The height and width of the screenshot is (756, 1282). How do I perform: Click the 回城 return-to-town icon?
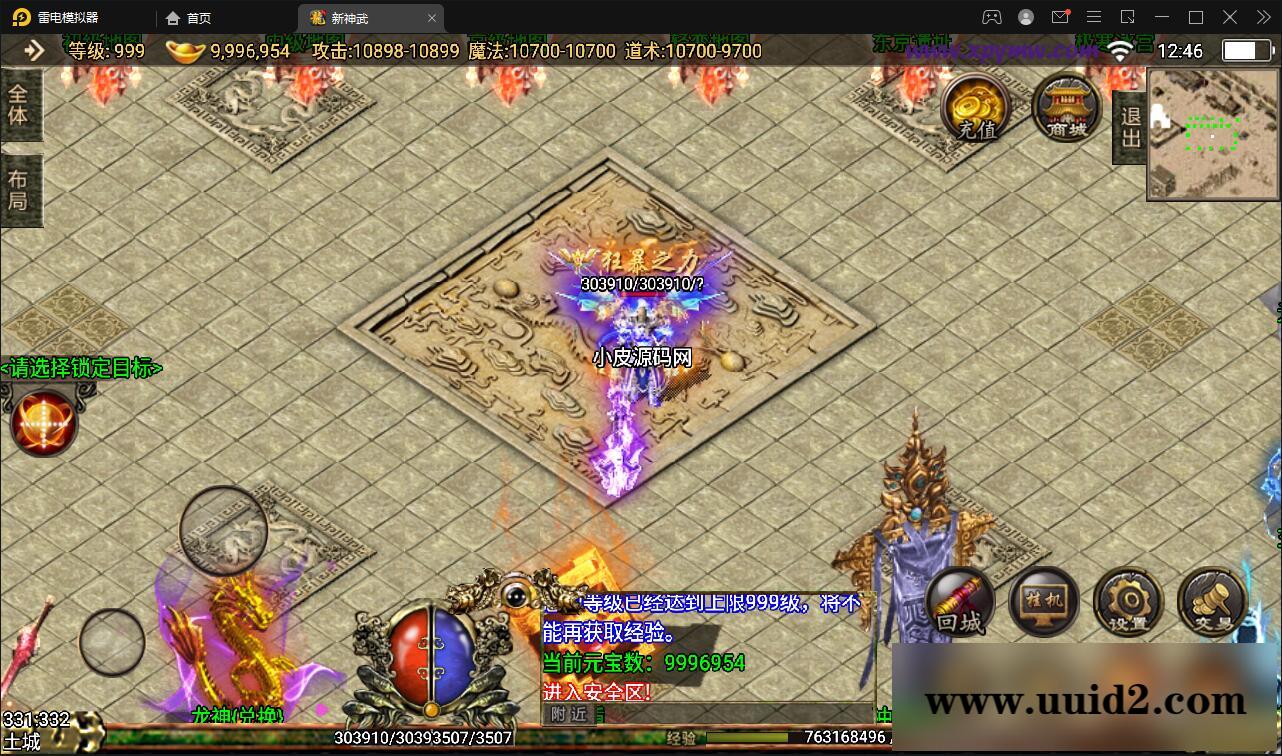(x=960, y=603)
